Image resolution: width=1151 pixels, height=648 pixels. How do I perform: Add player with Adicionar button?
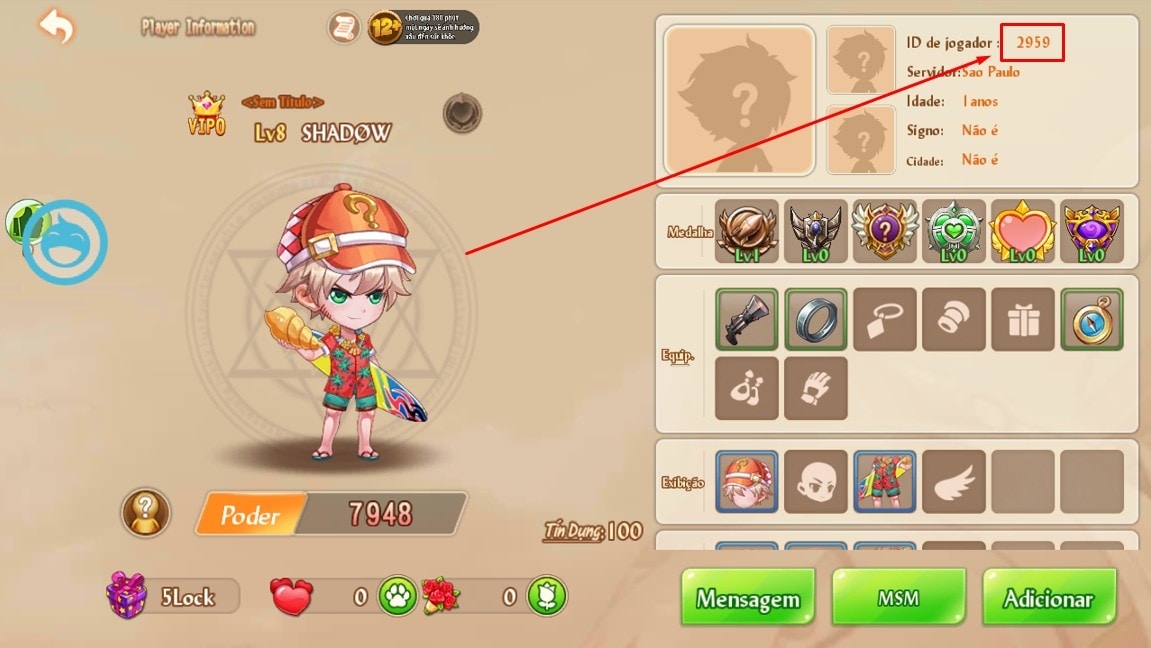click(x=1048, y=599)
